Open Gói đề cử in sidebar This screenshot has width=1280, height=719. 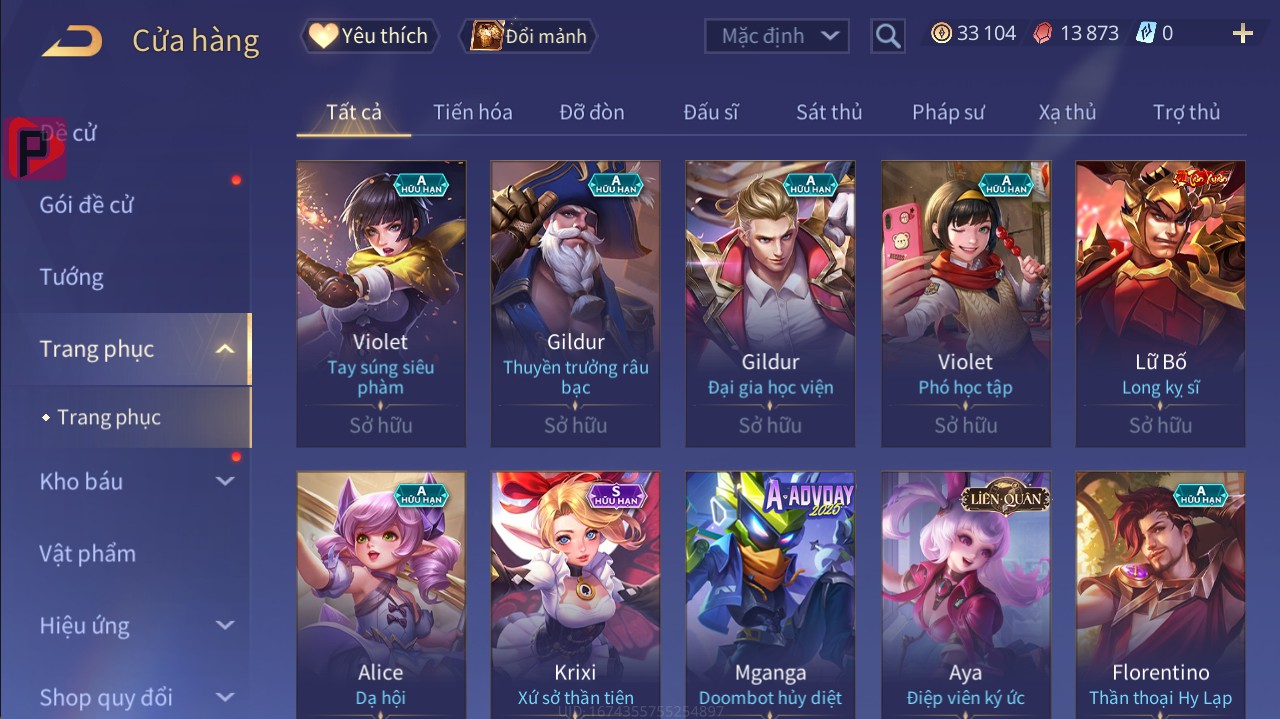tap(87, 205)
